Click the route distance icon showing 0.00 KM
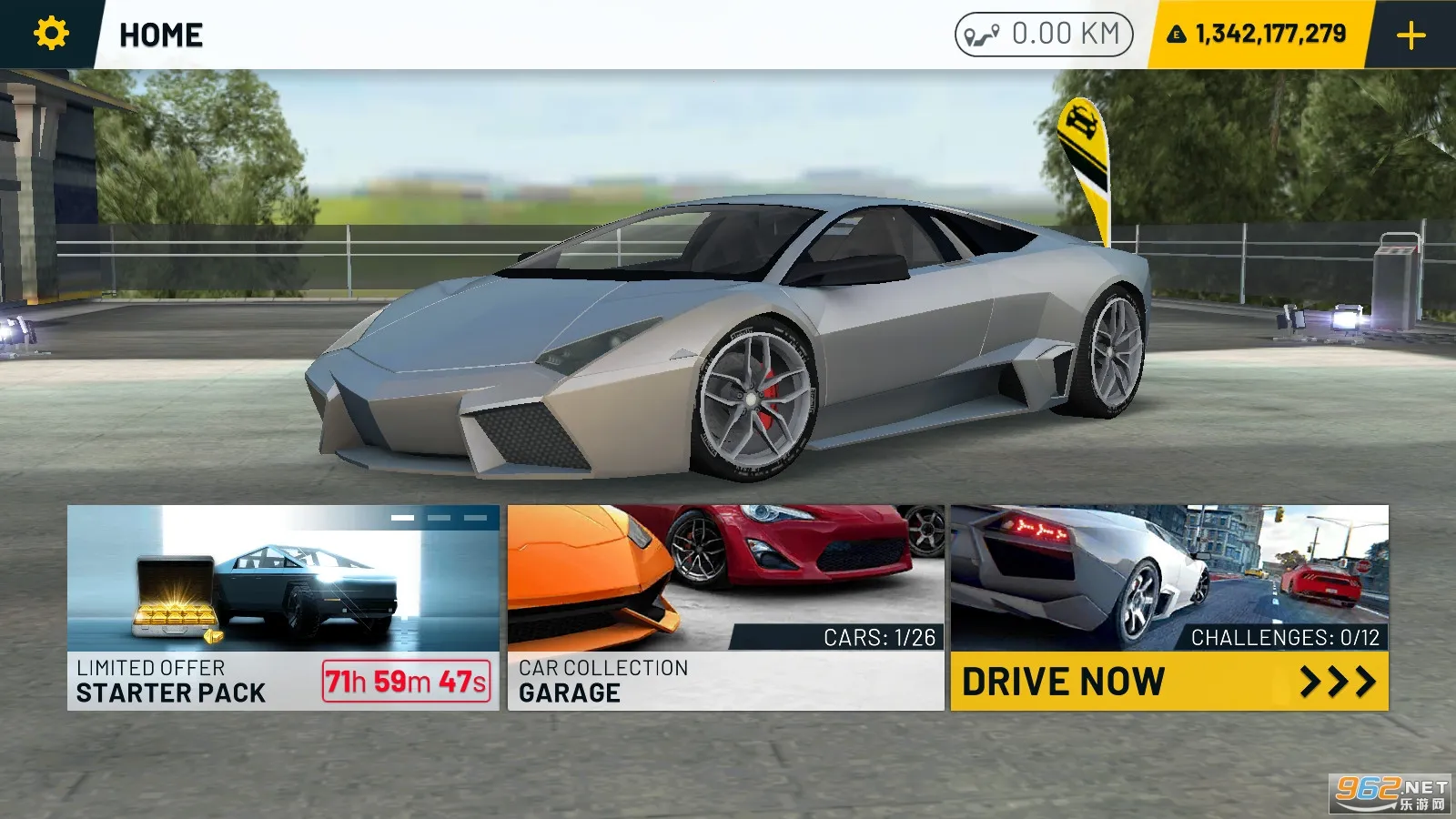The height and width of the screenshot is (819, 1456). click(981, 35)
